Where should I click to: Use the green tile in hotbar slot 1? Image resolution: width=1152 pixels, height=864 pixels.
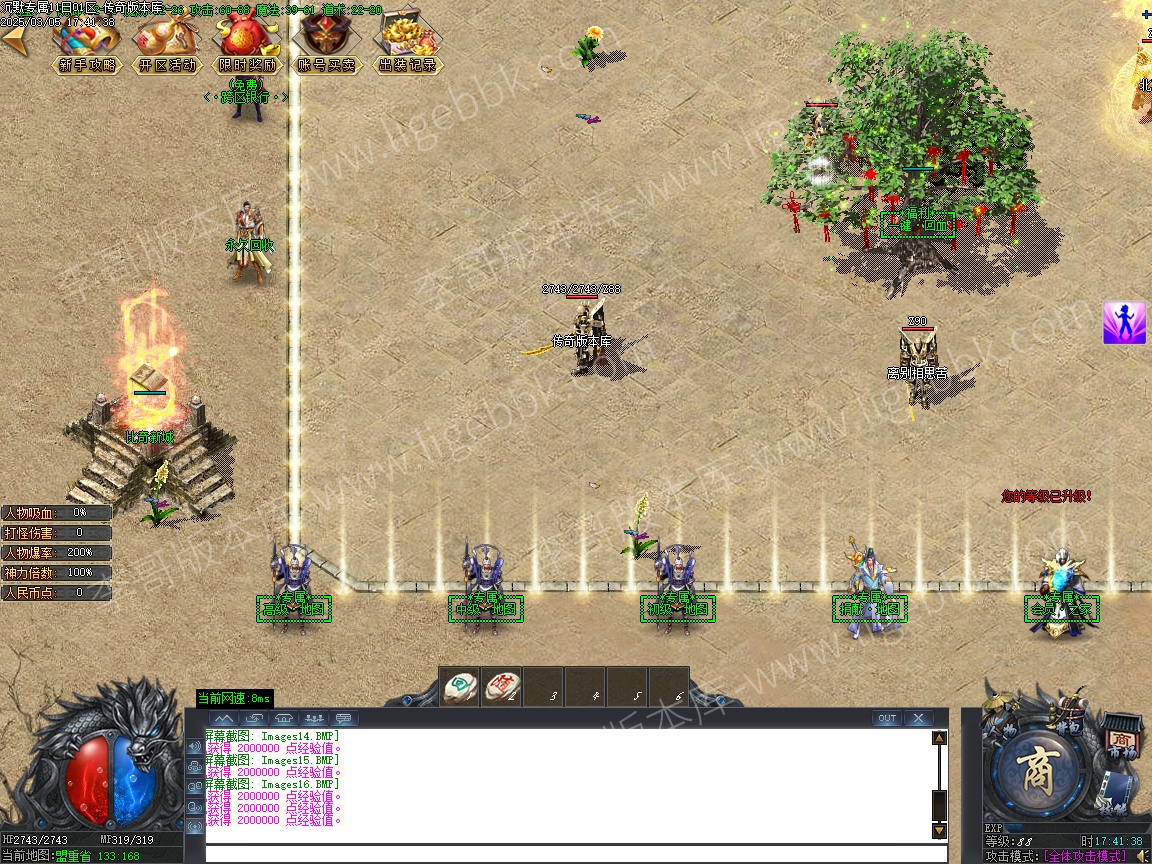(461, 687)
